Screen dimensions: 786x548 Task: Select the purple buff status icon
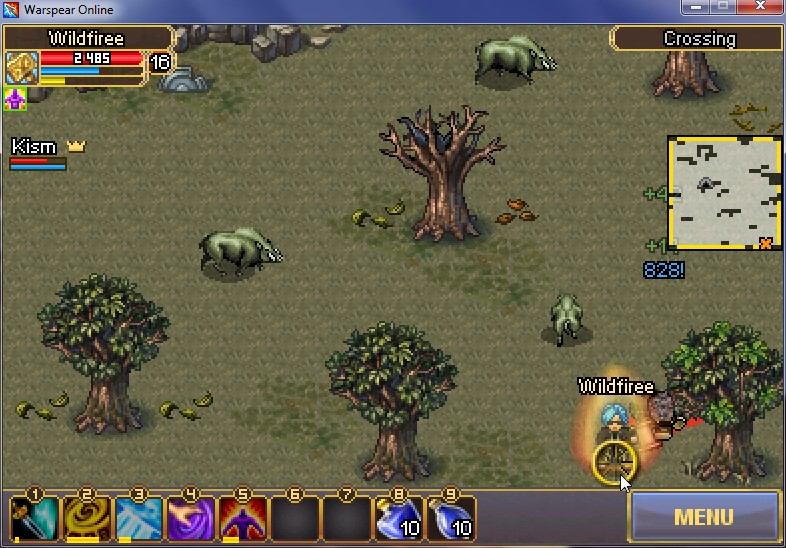coord(15,99)
